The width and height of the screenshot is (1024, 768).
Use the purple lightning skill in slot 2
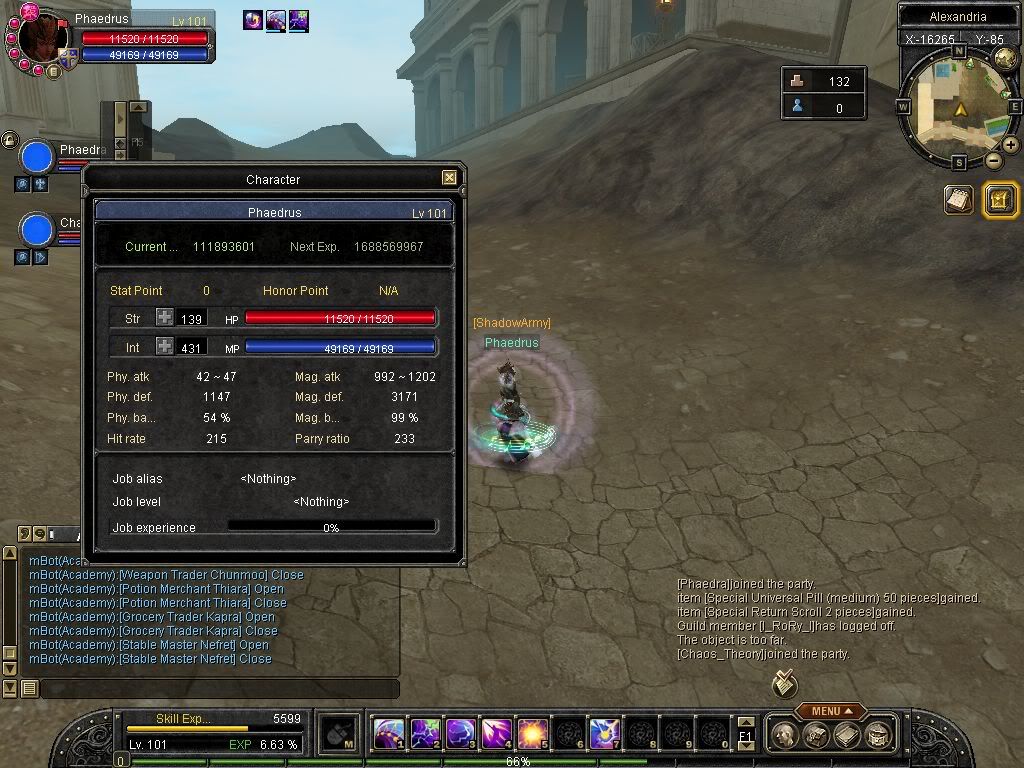click(425, 735)
